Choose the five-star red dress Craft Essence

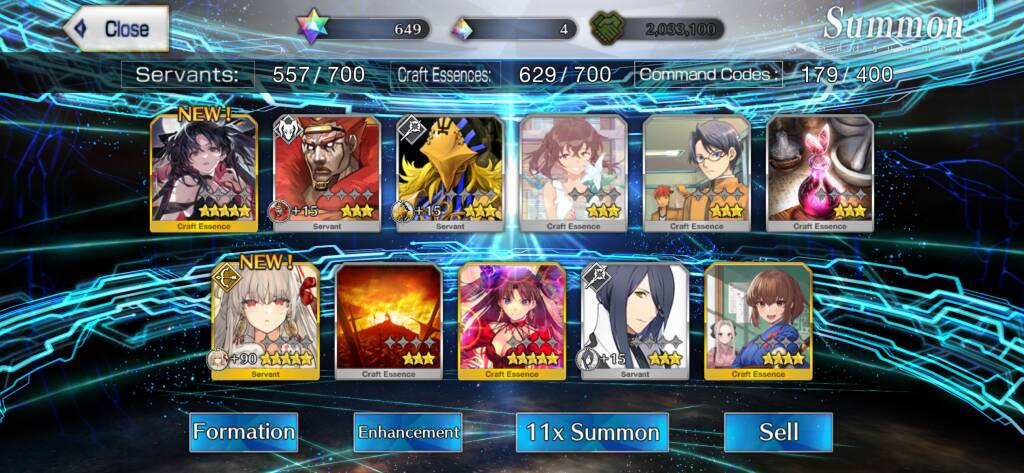pos(512,320)
